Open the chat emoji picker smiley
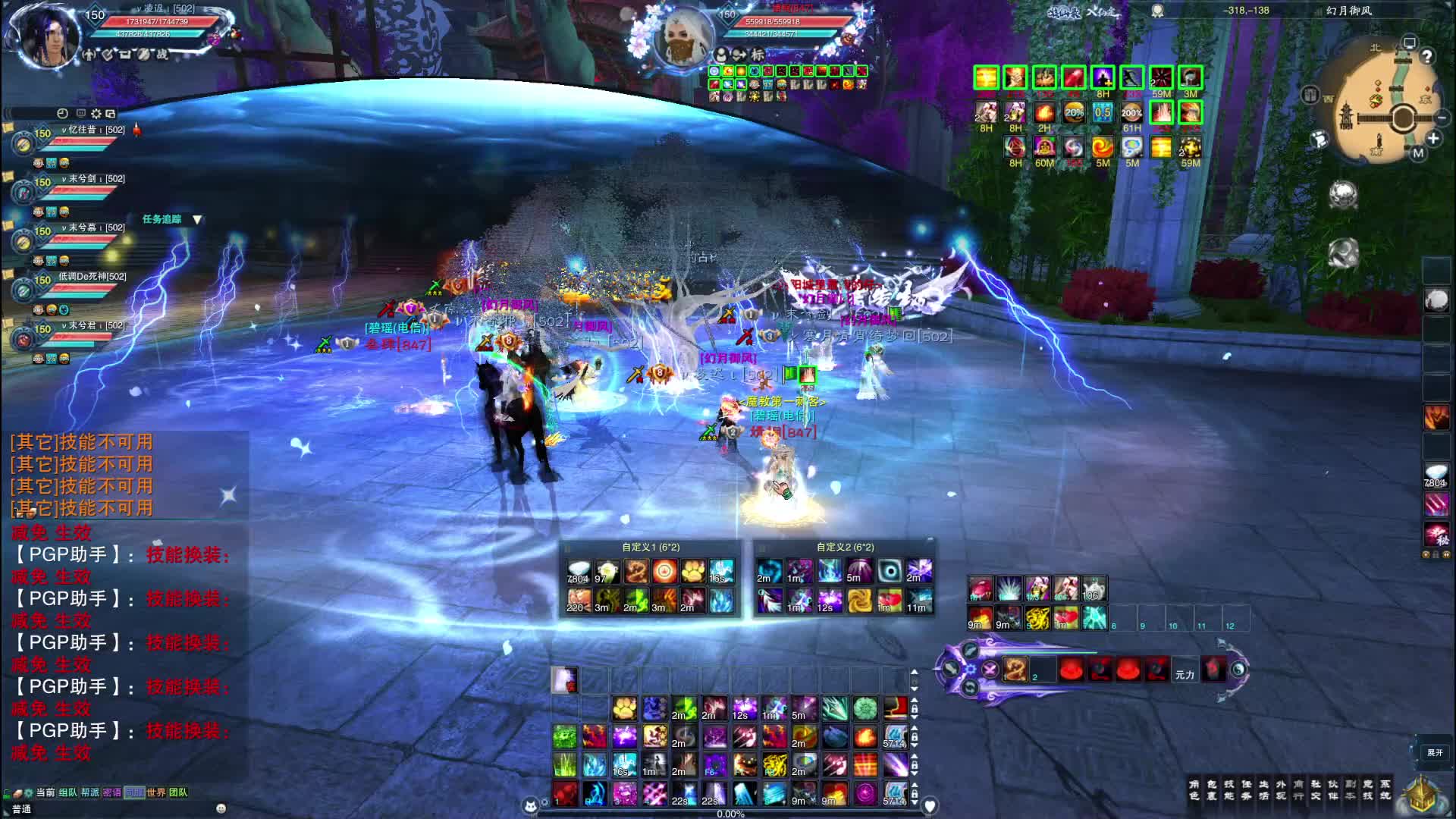Viewport: 1456px width, 819px height. pos(221,808)
